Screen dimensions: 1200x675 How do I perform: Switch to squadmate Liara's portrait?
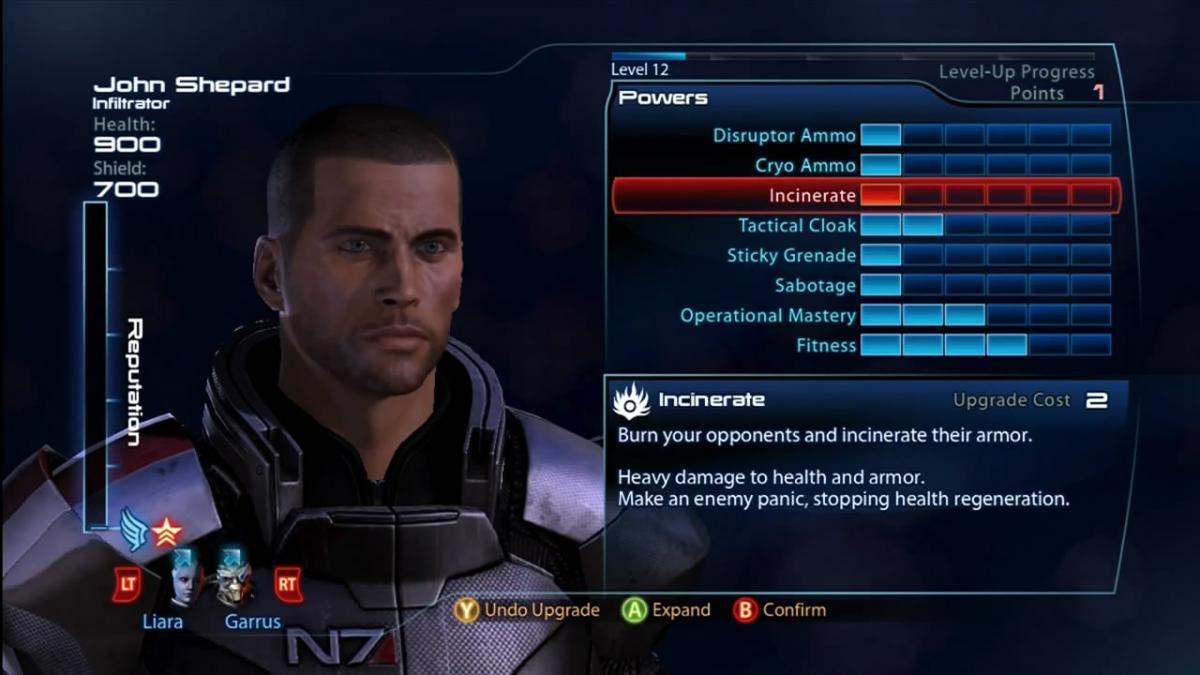click(x=183, y=579)
